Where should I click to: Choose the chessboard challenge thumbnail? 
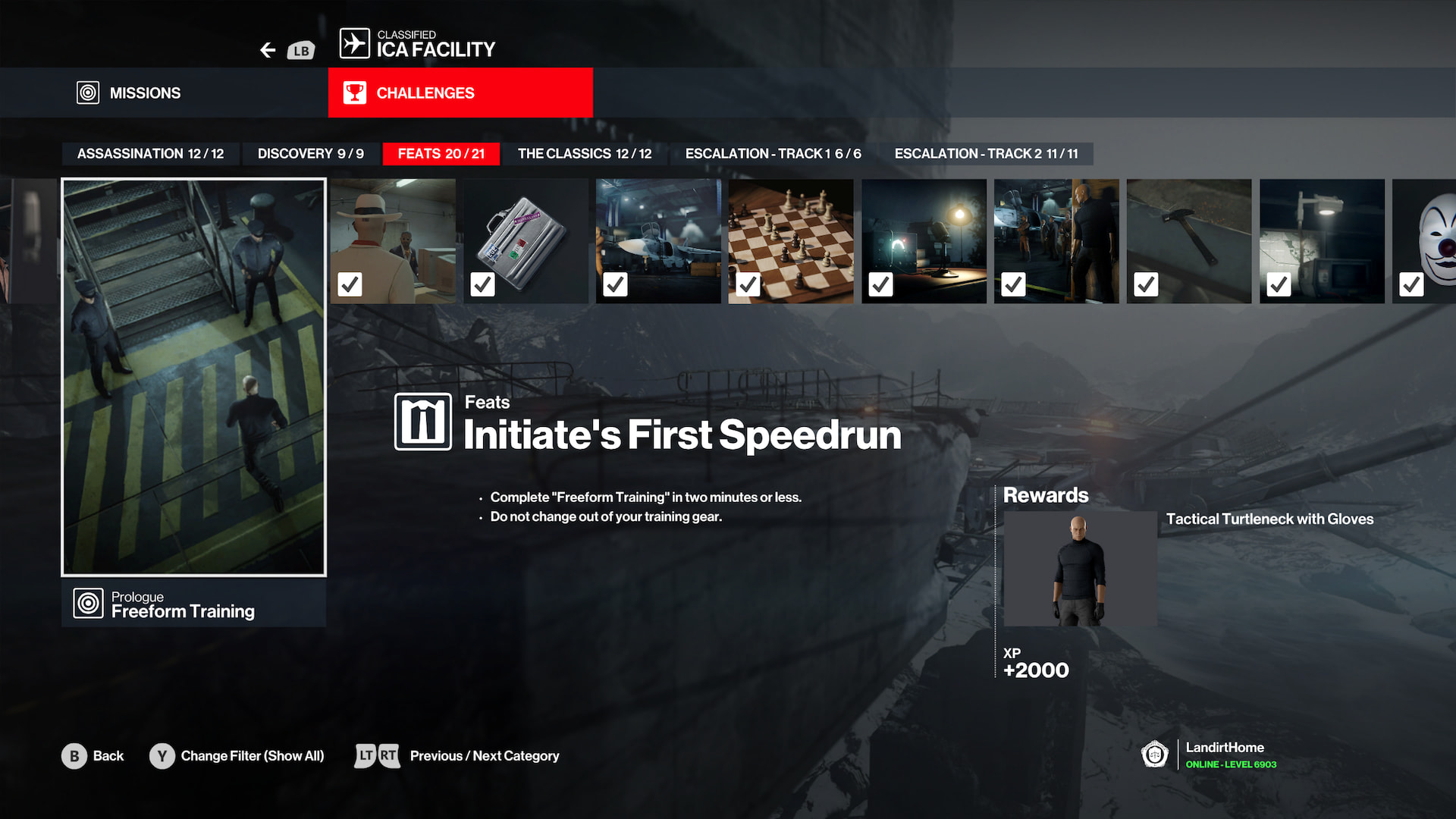click(x=790, y=241)
